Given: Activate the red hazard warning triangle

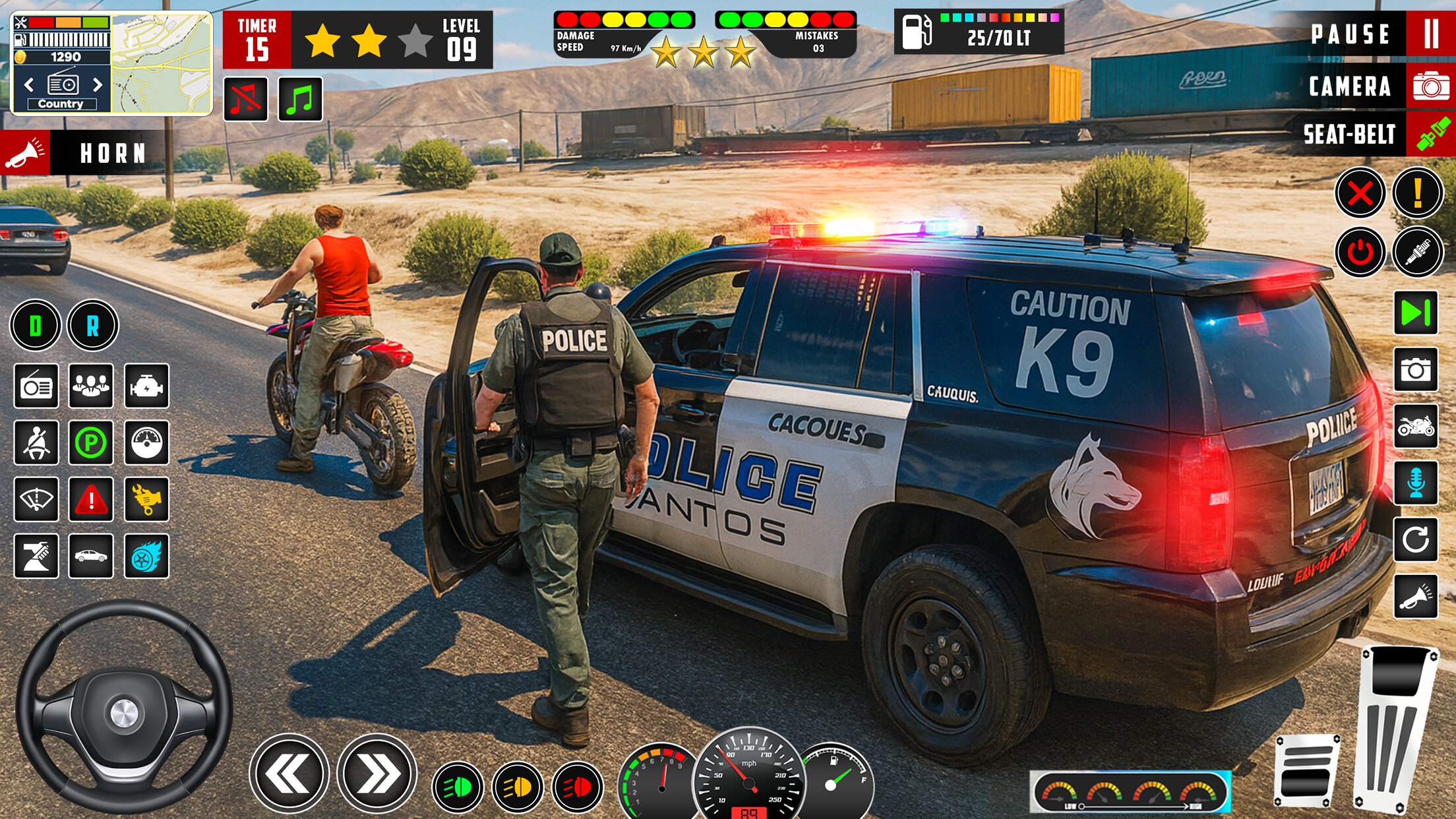Looking at the screenshot, I should 91,500.
